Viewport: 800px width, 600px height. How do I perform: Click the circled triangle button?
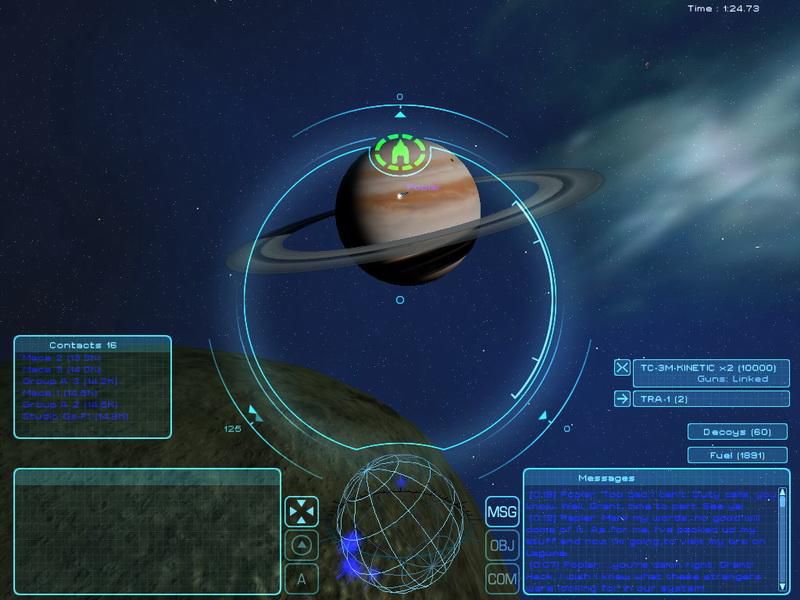click(301, 546)
